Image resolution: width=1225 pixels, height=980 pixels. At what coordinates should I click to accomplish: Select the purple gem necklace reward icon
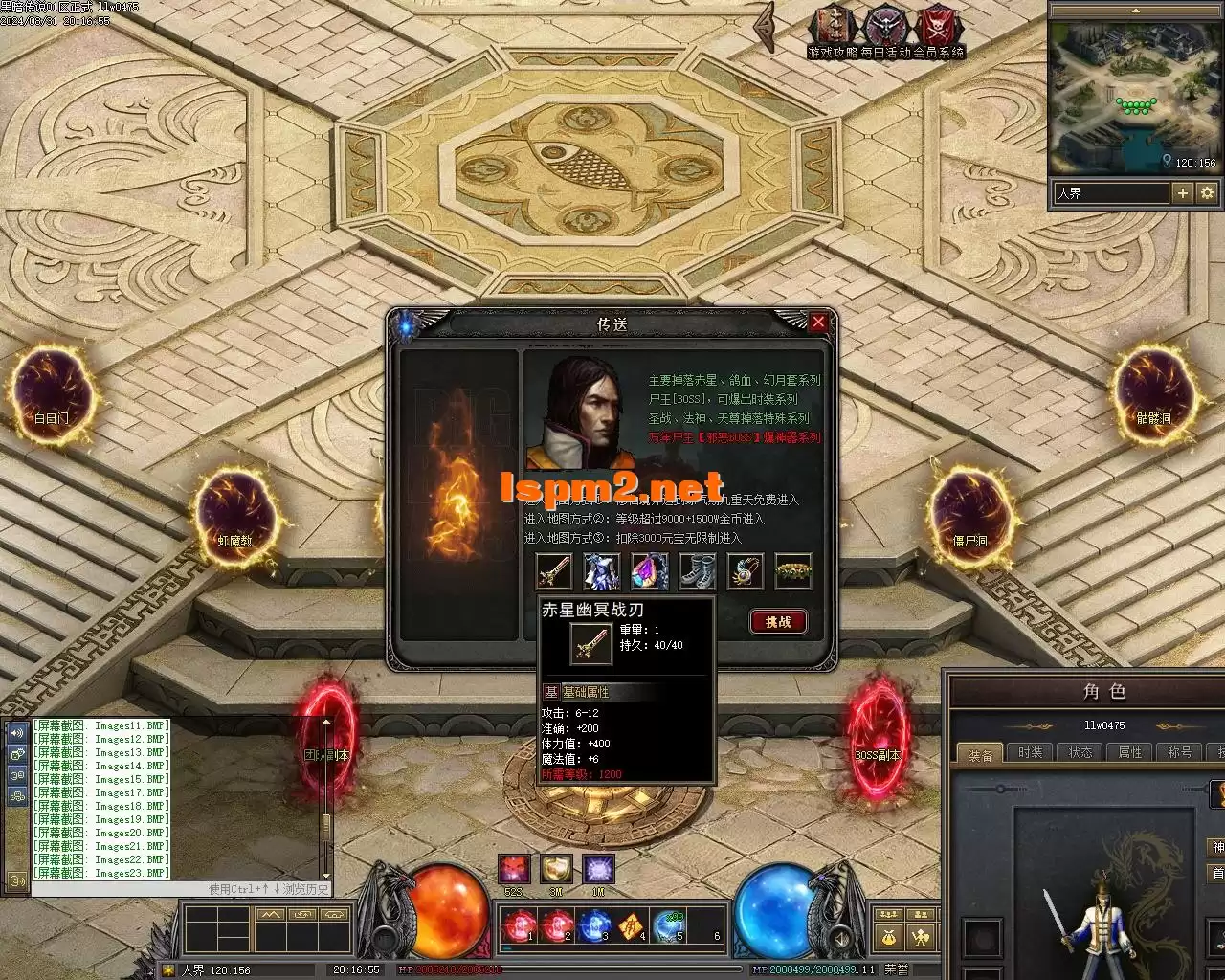(x=649, y=571)
